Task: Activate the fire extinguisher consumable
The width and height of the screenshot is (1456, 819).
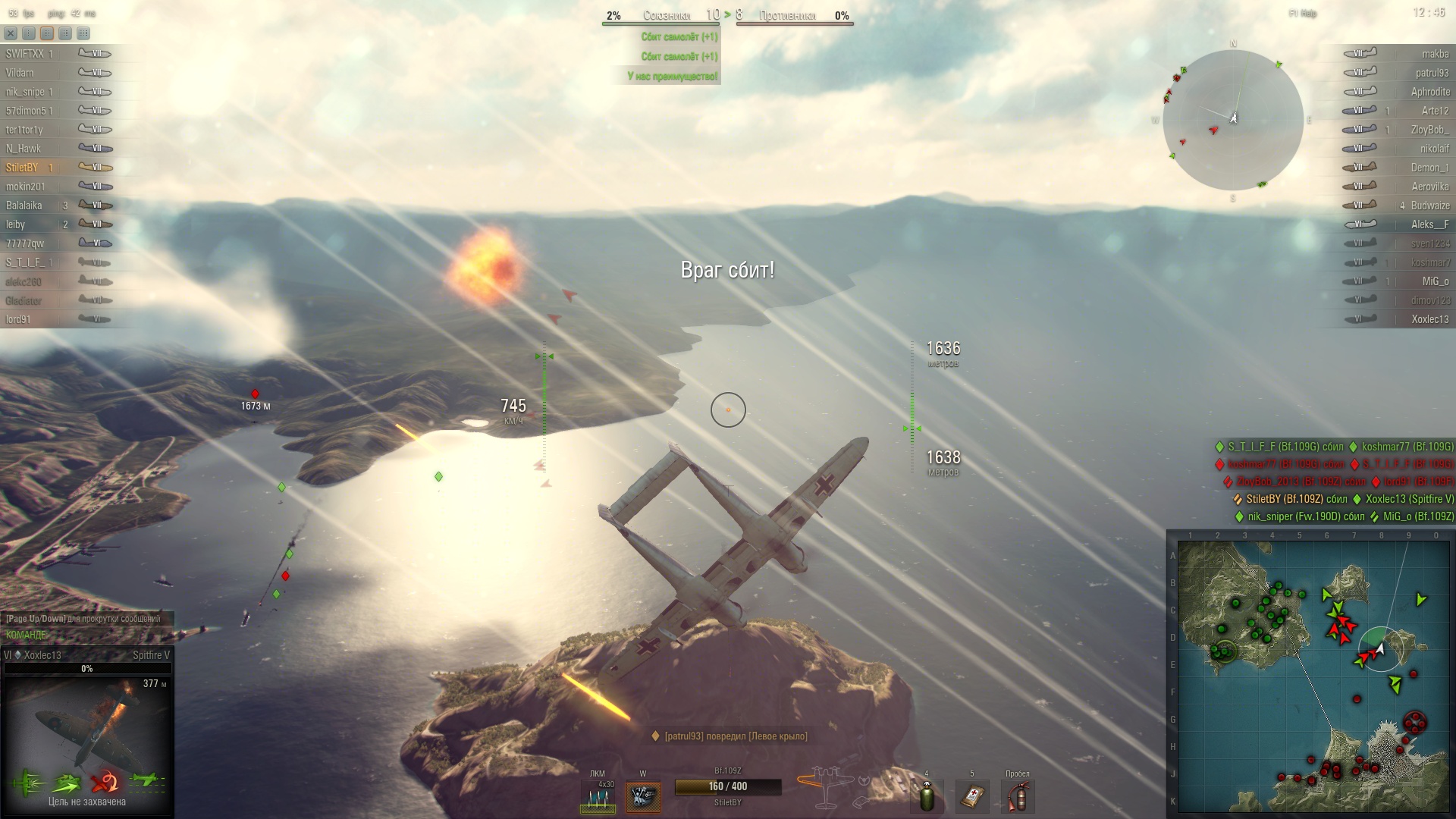Action: click(x=1018, y=798)
